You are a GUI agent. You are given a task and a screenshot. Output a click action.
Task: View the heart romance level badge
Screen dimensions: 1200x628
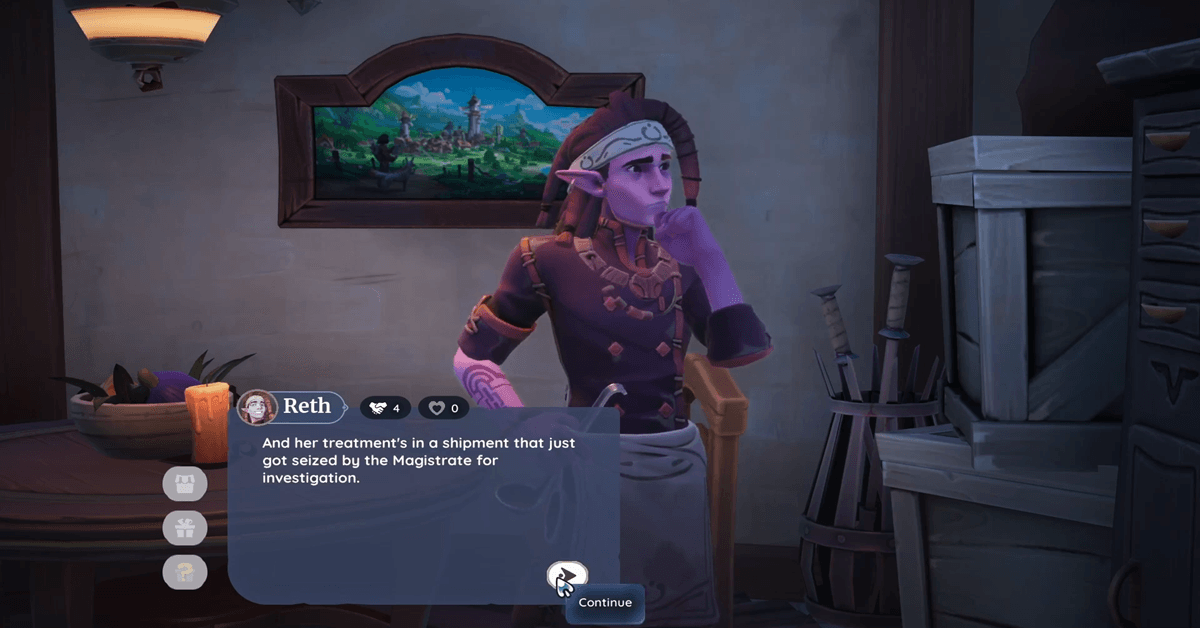[x=443, y=408]
